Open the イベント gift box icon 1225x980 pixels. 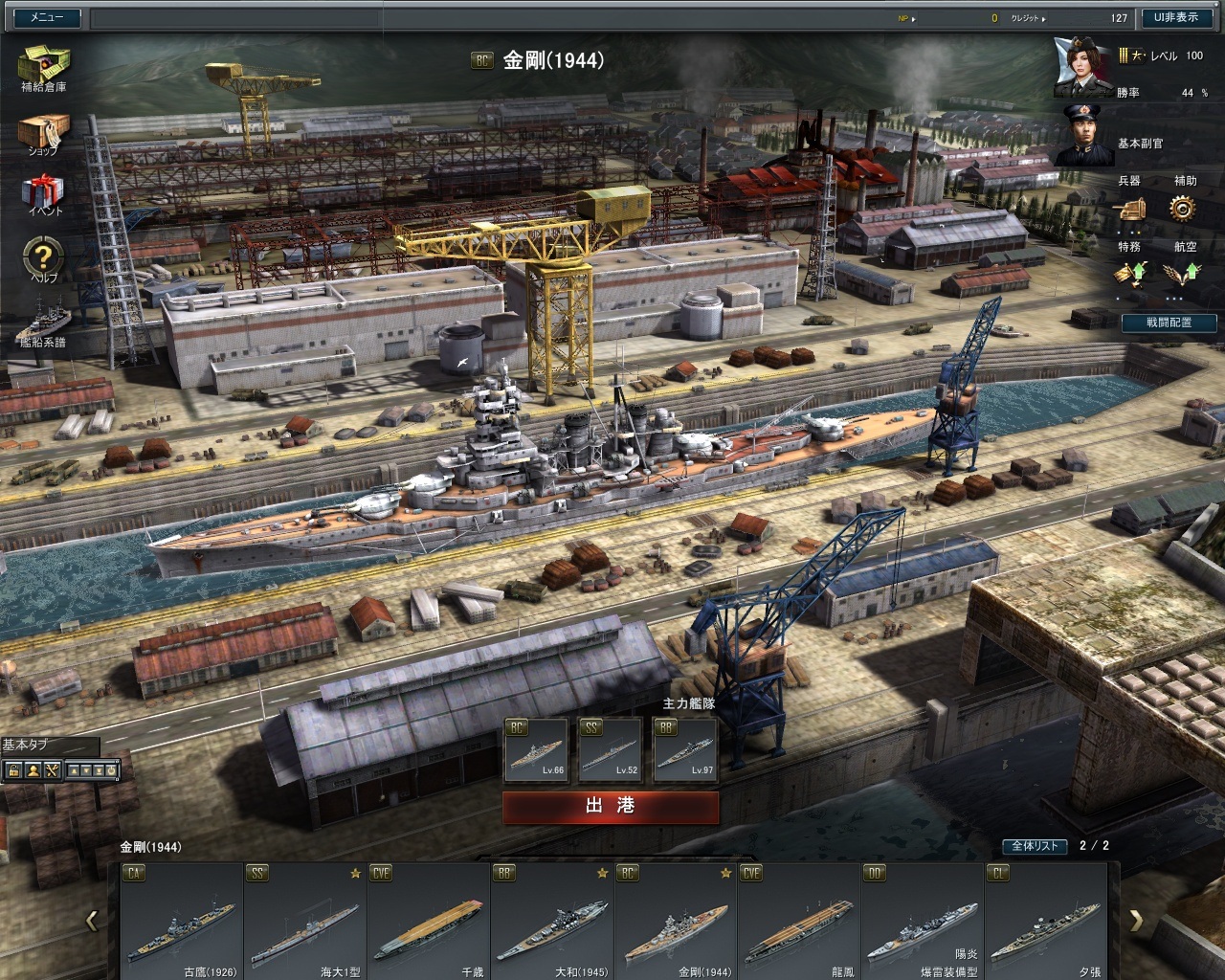pos(44,192)
